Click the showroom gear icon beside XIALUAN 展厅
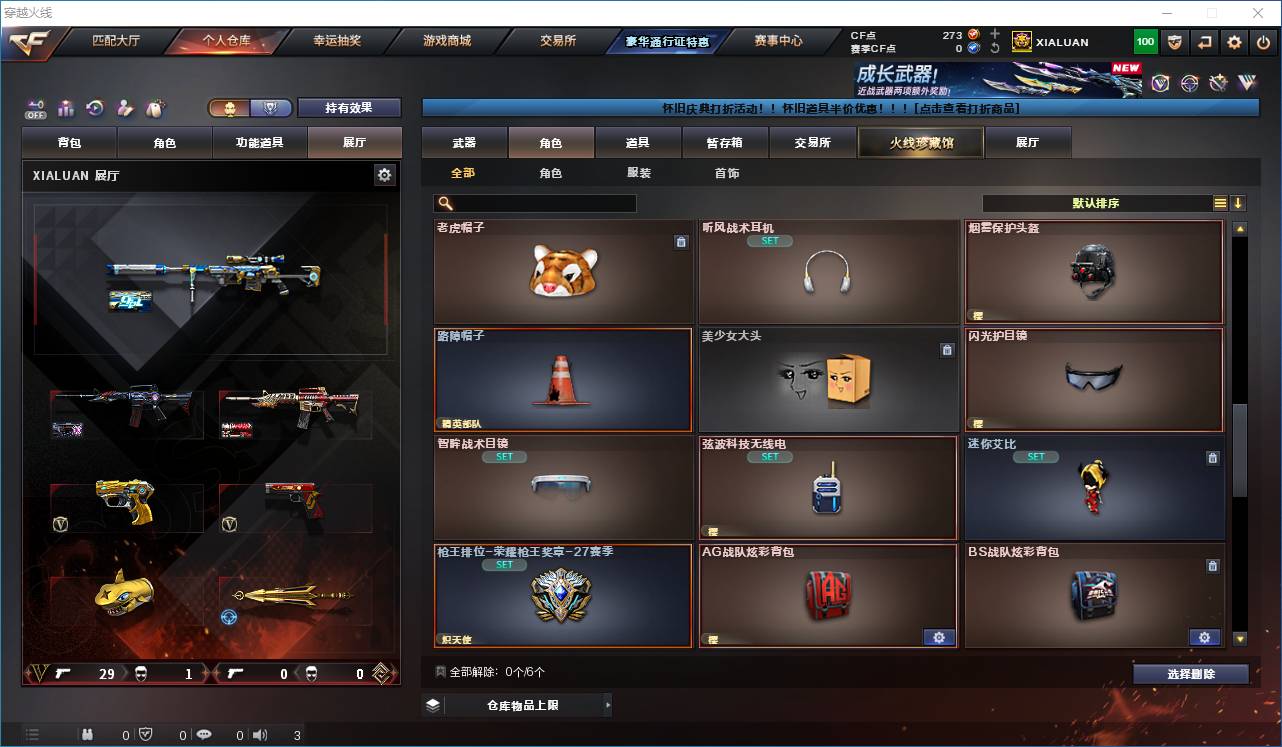Screen dimensions: 1282x747 pos(384,175)
